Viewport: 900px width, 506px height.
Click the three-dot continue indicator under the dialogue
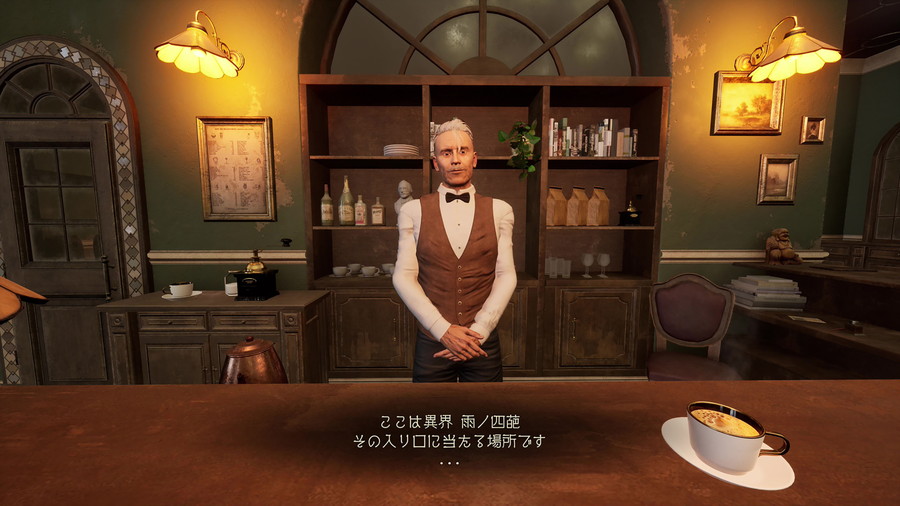(x=449, y=463)
